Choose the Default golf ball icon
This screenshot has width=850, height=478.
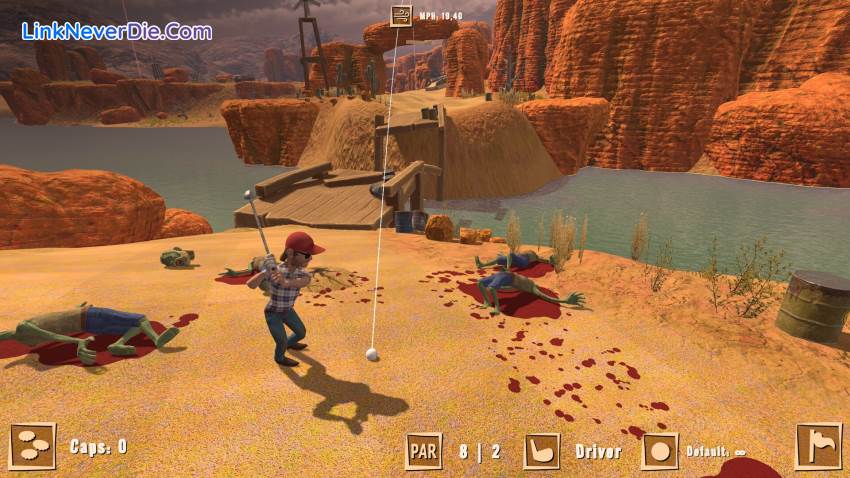tap(659, 451)
